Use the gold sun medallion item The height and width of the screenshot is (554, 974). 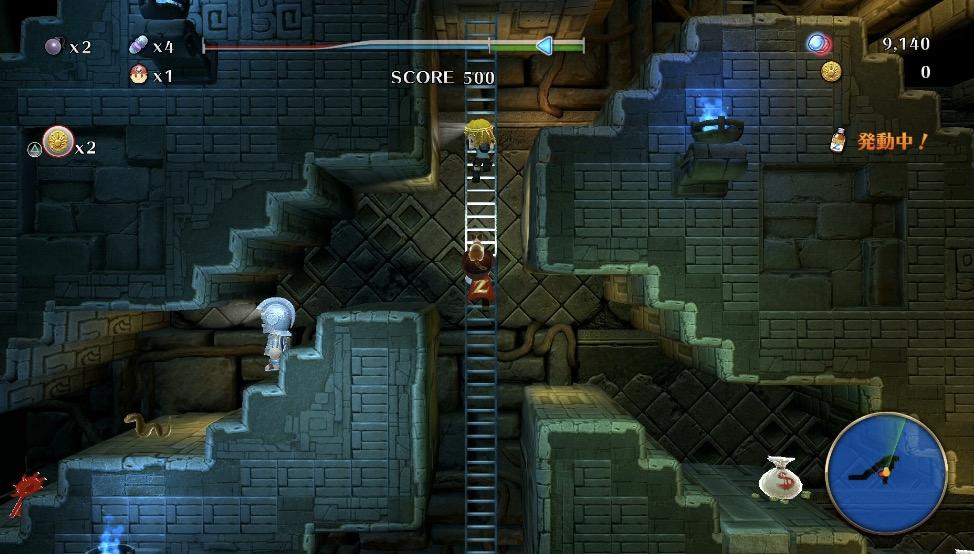click(x=57, y=142)
